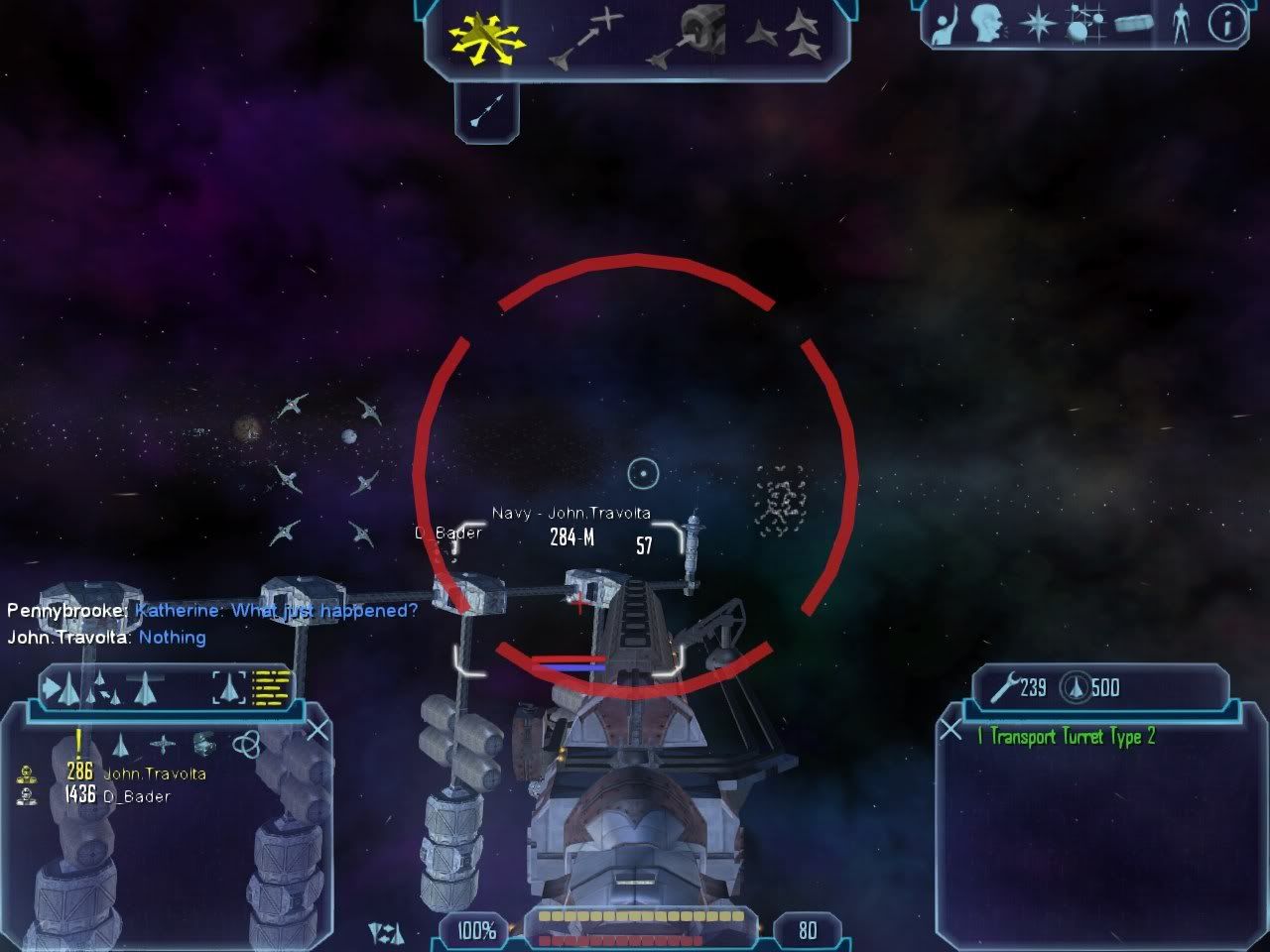
Task: Open the humanoid character status icon
Action: click(1180, 25)
